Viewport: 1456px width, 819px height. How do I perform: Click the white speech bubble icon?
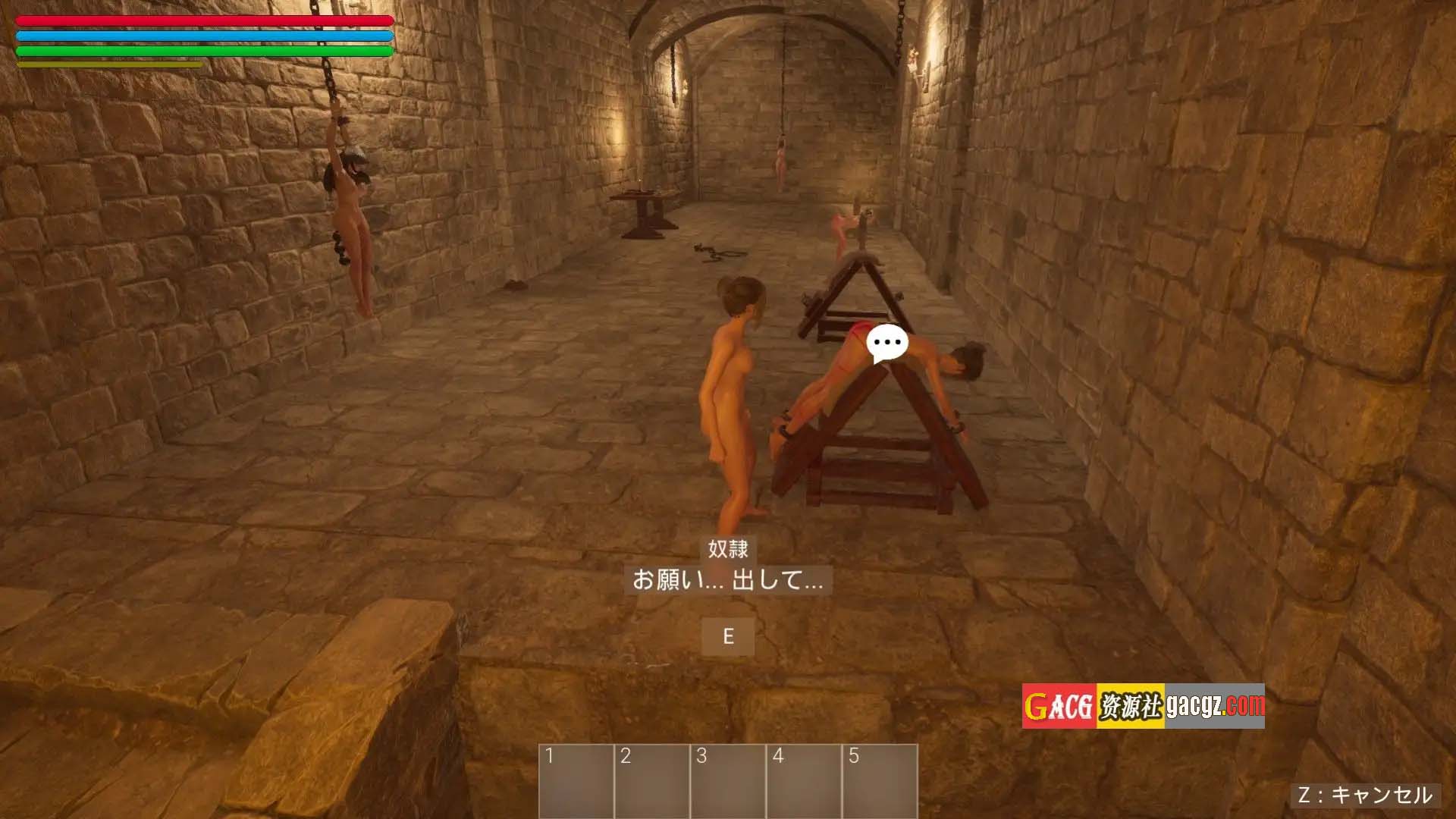pos(886,343)
